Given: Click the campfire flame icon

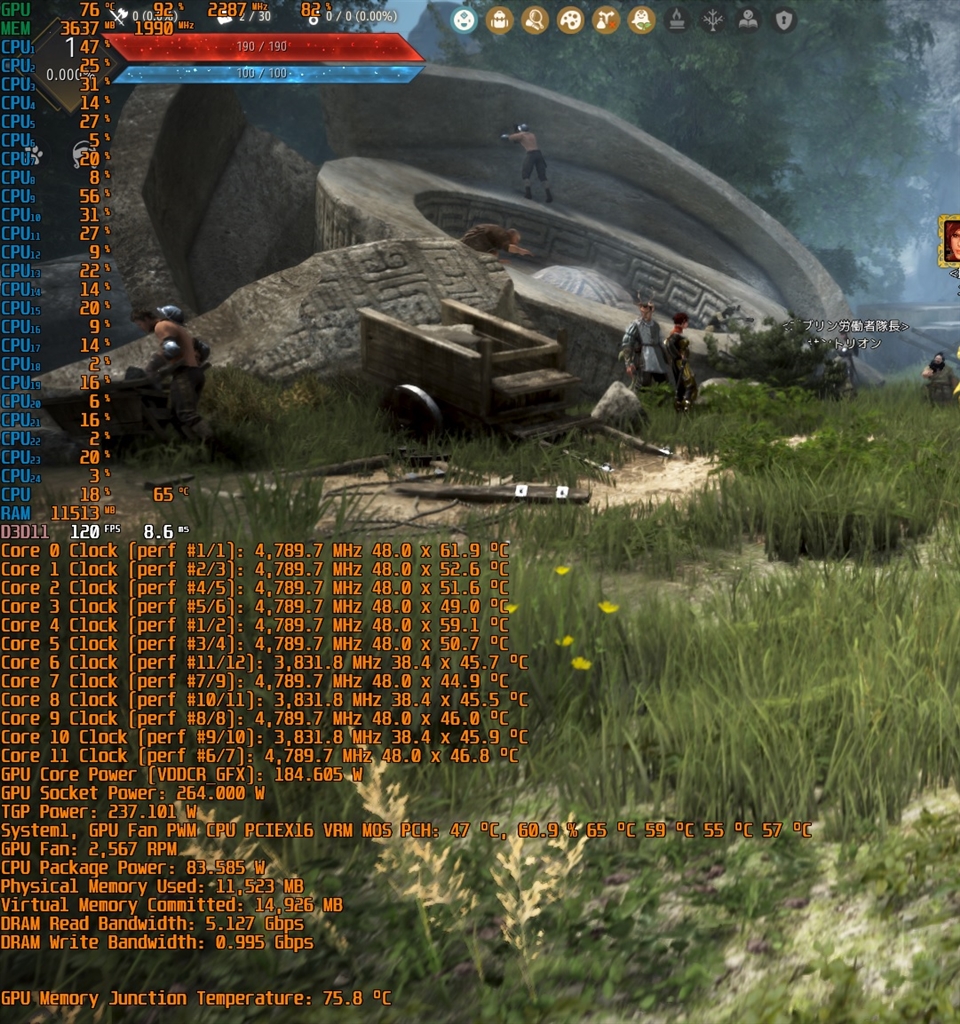Looking at the screenshot, I should point(677,20).
